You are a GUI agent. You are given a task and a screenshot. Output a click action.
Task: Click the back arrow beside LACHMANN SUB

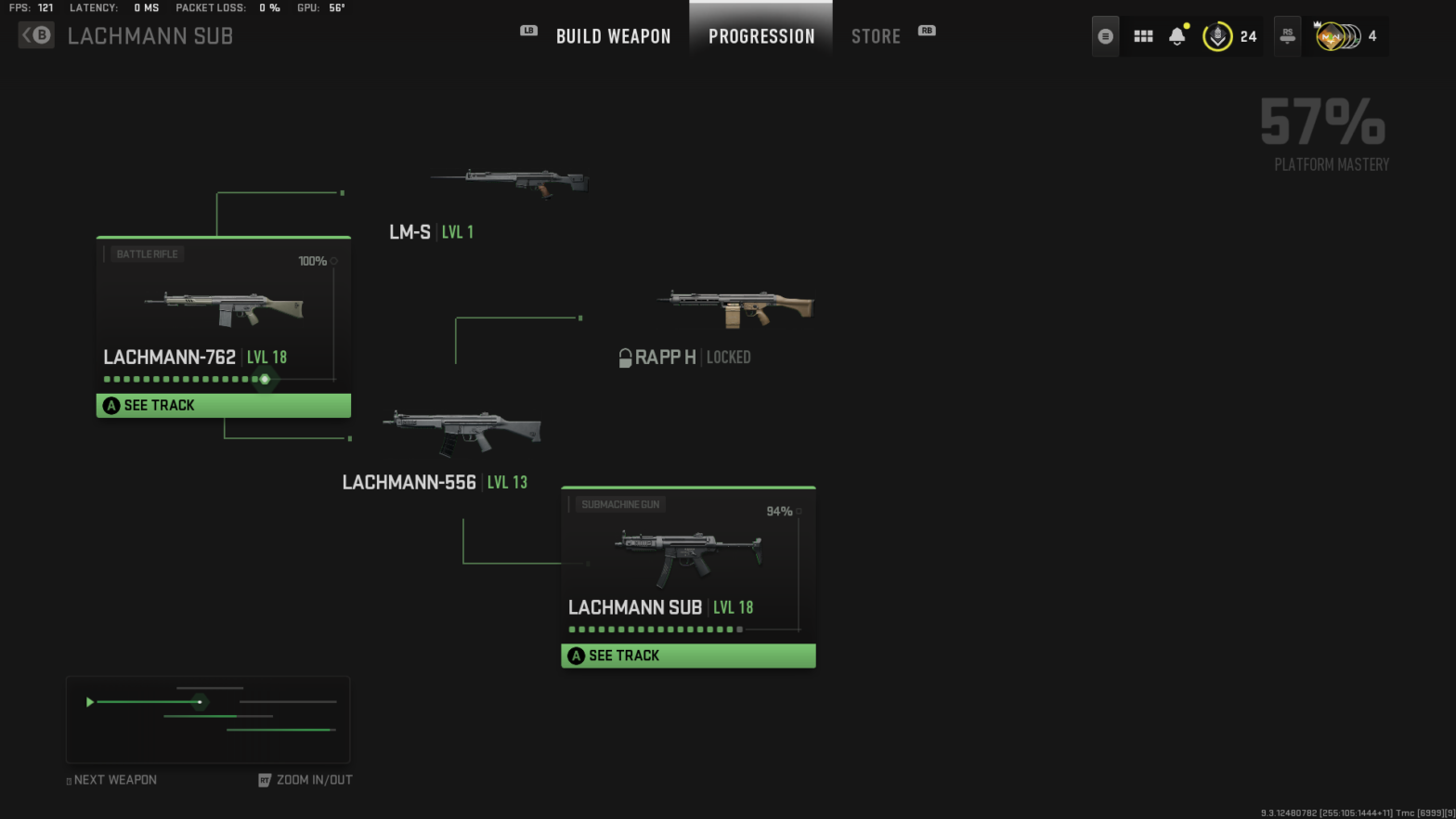pyautogui.click(x=35, y=35)
